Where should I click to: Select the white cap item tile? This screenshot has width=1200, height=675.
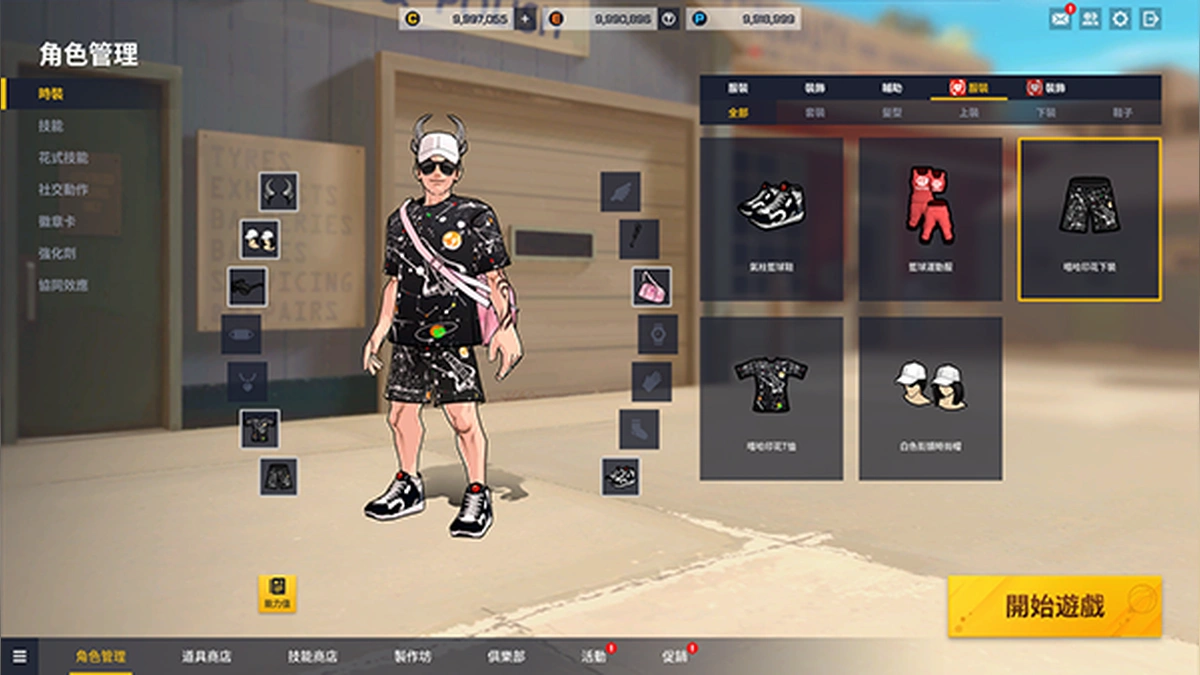pos(930,398)
